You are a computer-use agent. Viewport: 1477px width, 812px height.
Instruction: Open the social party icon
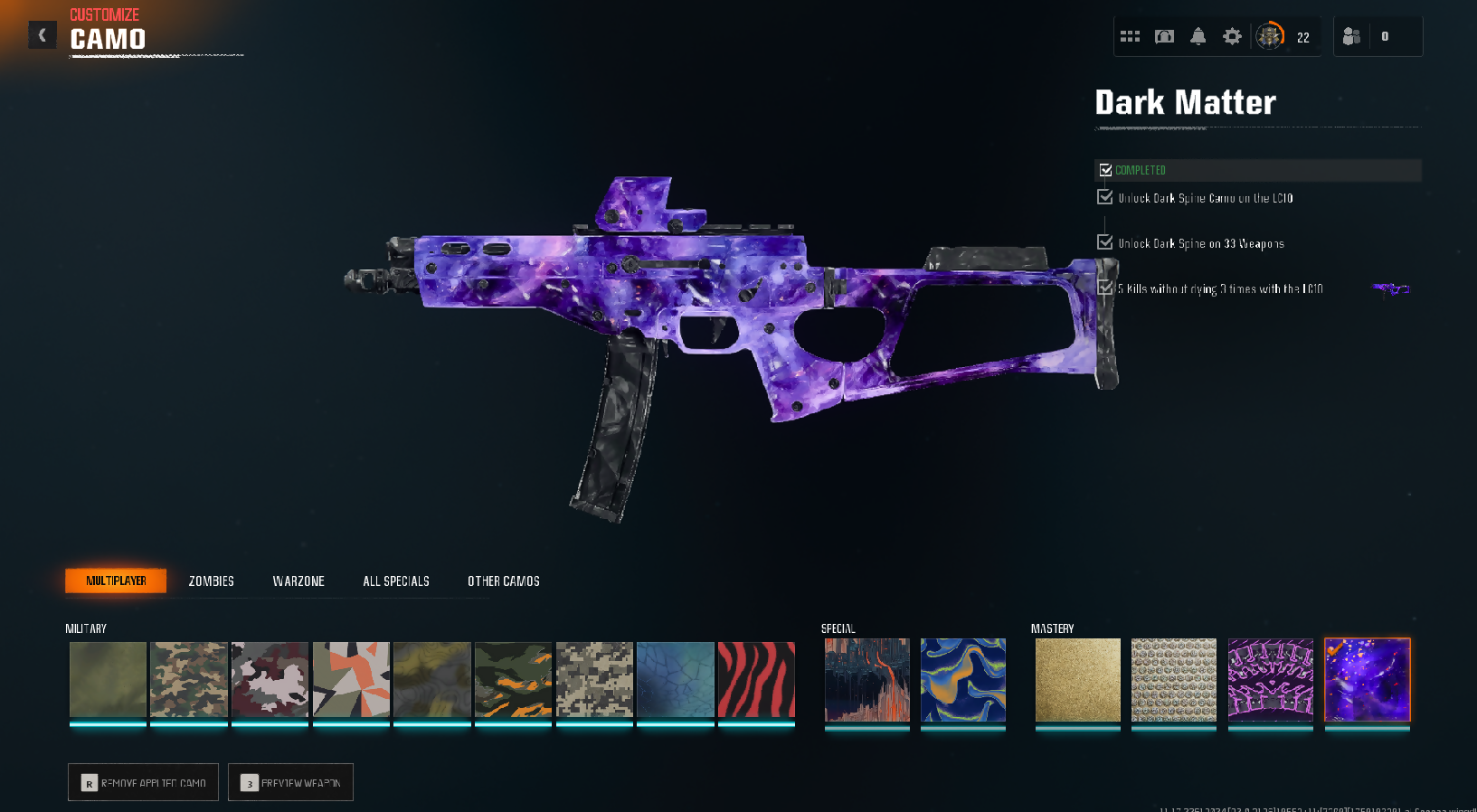tap(1351, 36)
